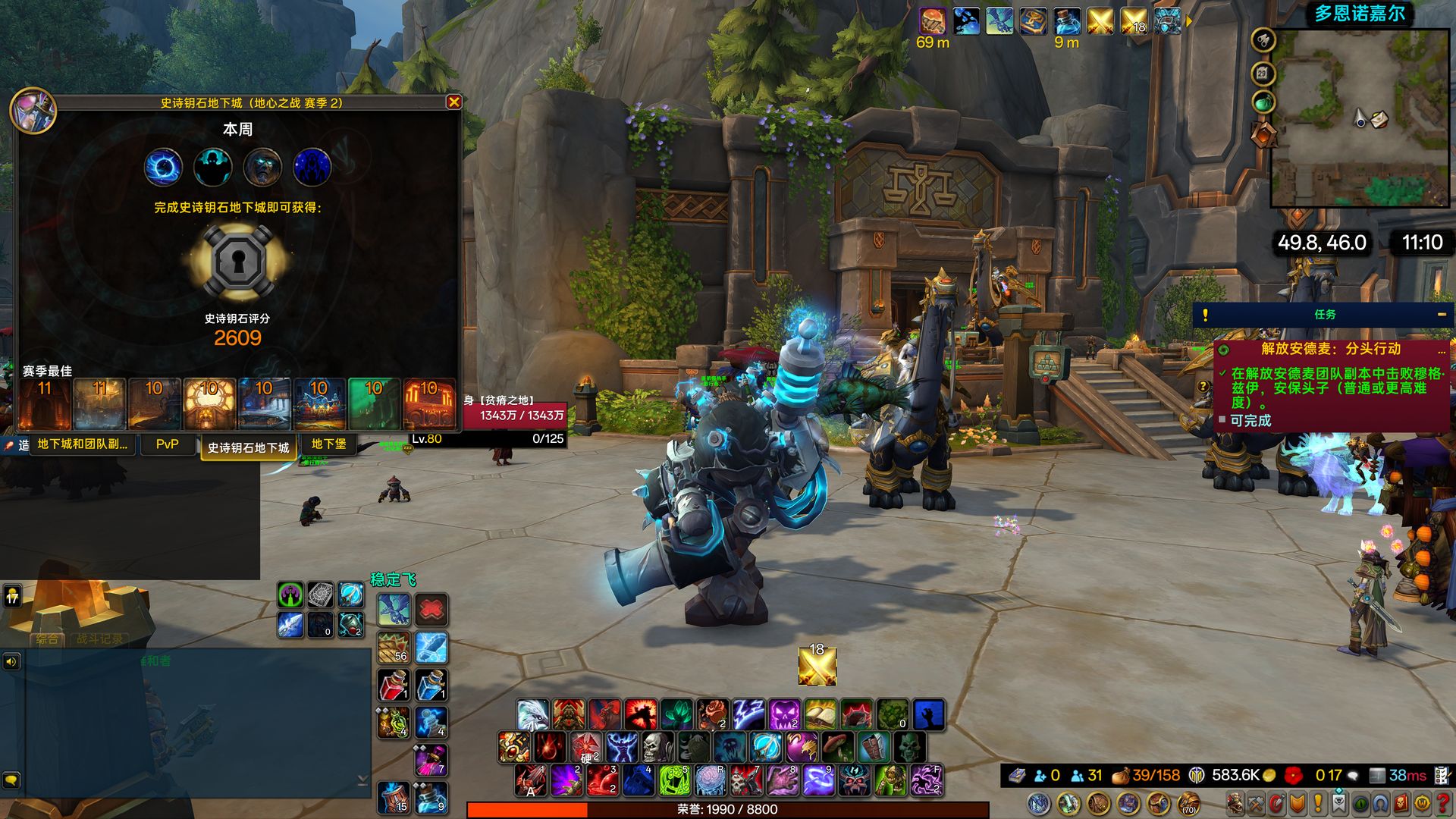The width and height of the screenshot is (1456, 819).
Task: Inspect the blue swirling vortex affix icon
Action: click(163, 167)
